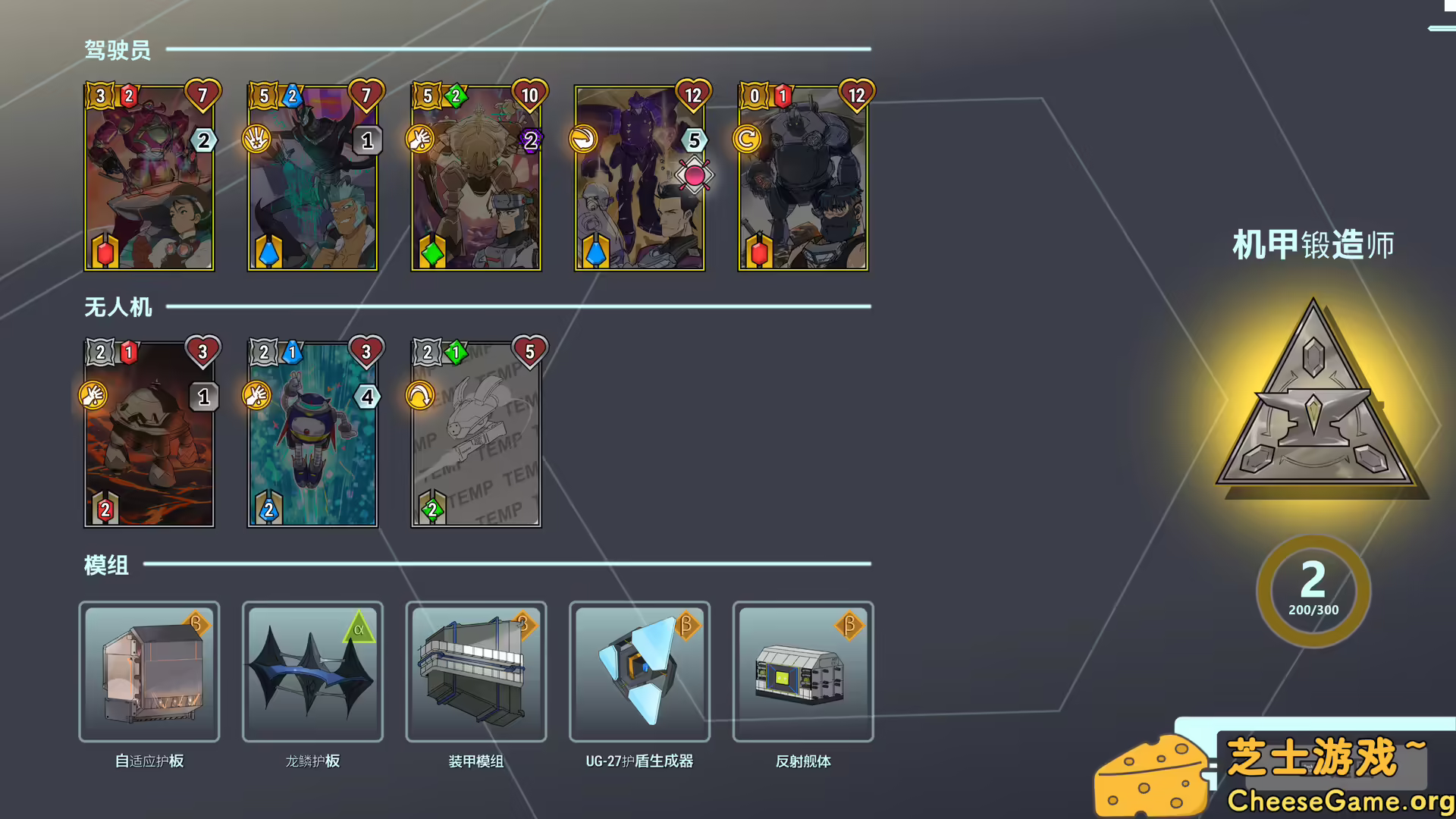Collapse the 无人机 section

118,307
